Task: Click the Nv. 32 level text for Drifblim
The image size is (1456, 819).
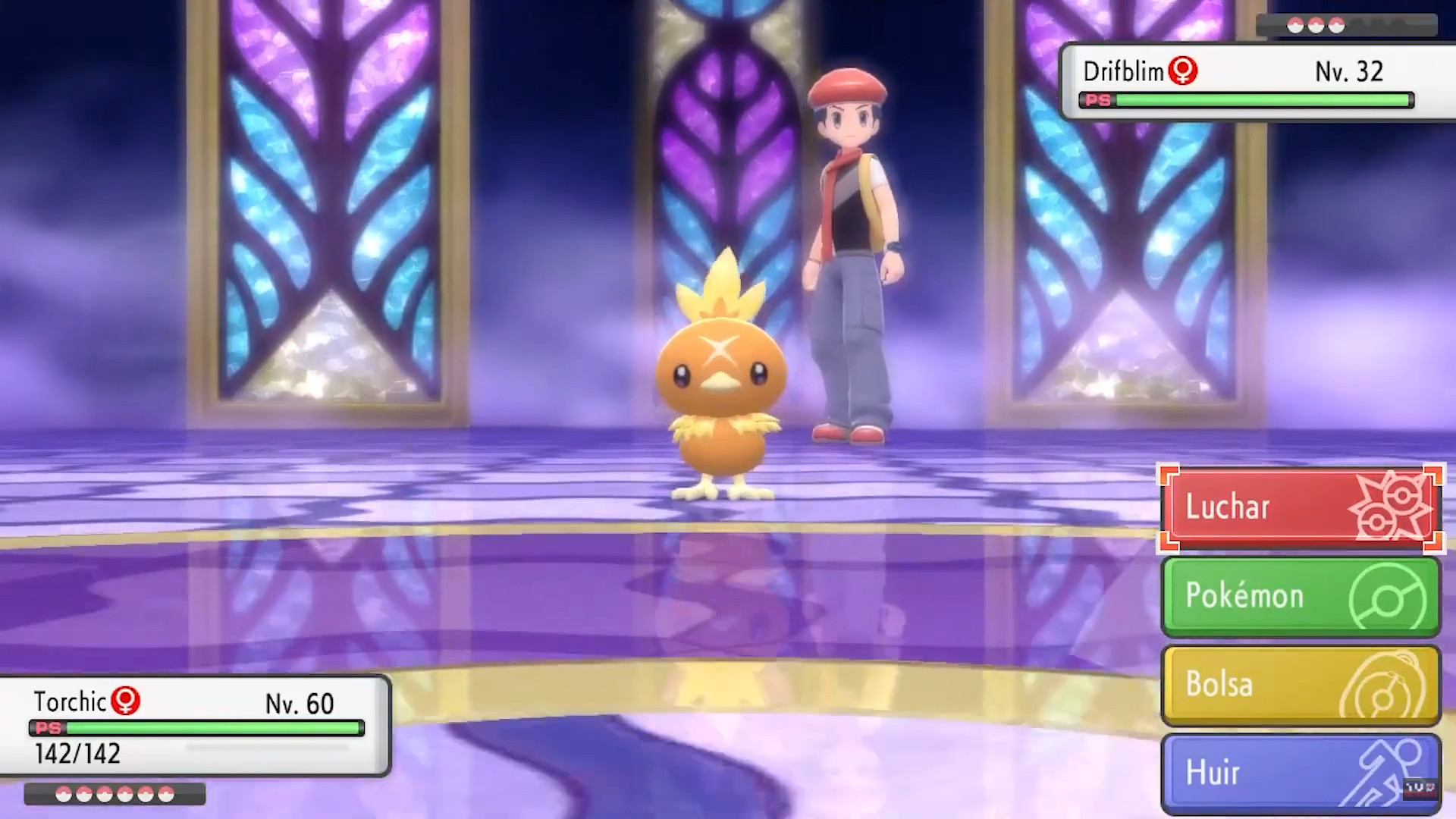Action: coord(1348,71)
